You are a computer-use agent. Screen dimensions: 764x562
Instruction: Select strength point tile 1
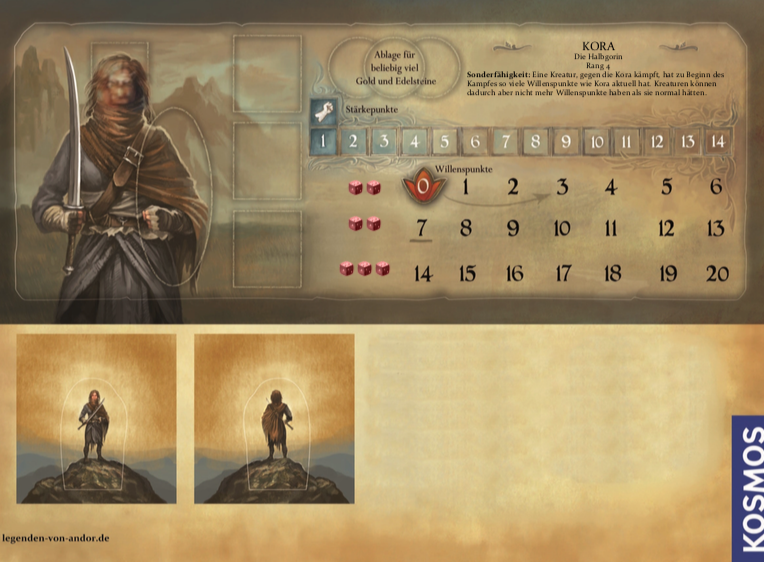(x=323, y=141)
